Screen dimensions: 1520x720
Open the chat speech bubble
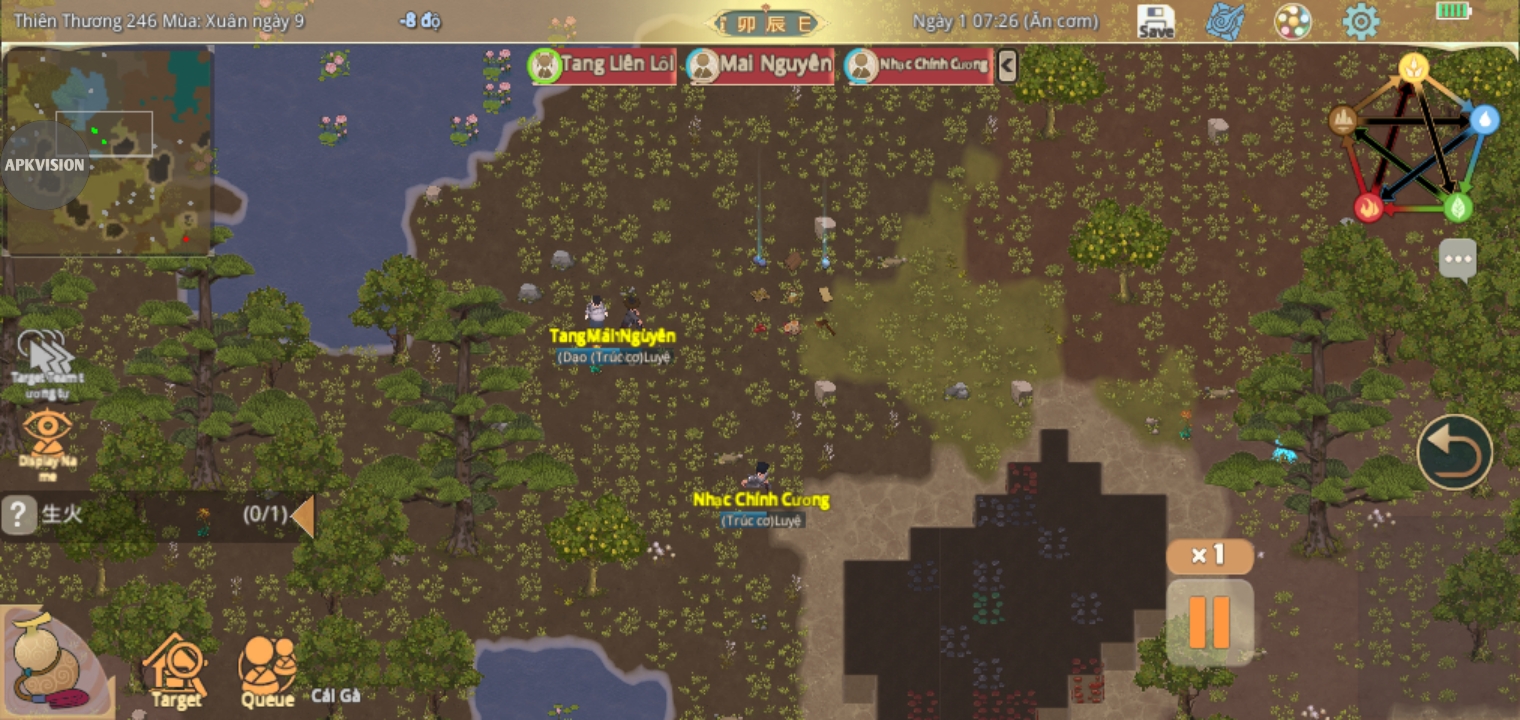point(1458,259)
